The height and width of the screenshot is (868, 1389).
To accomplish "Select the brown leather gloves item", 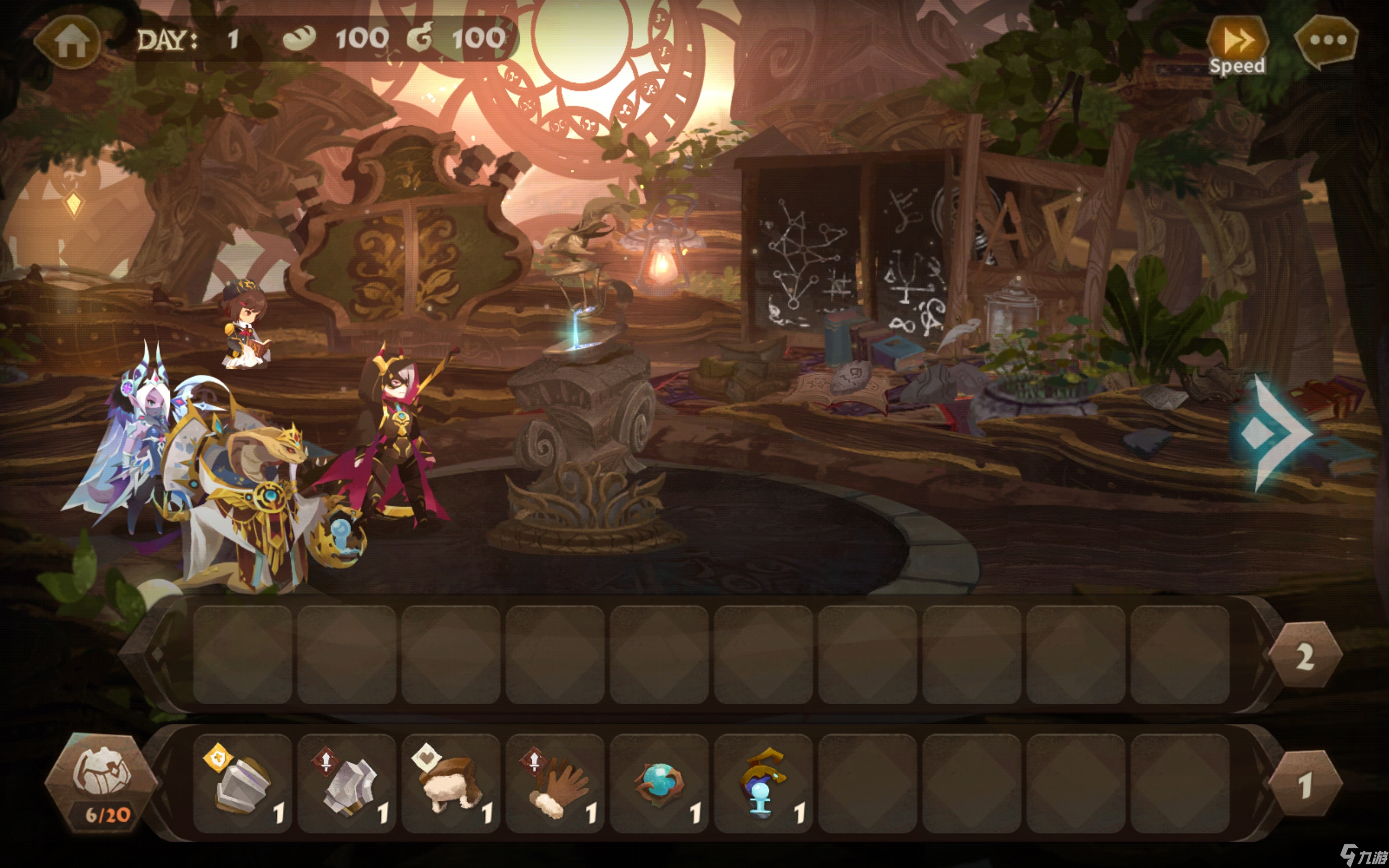I will [555, 783].
